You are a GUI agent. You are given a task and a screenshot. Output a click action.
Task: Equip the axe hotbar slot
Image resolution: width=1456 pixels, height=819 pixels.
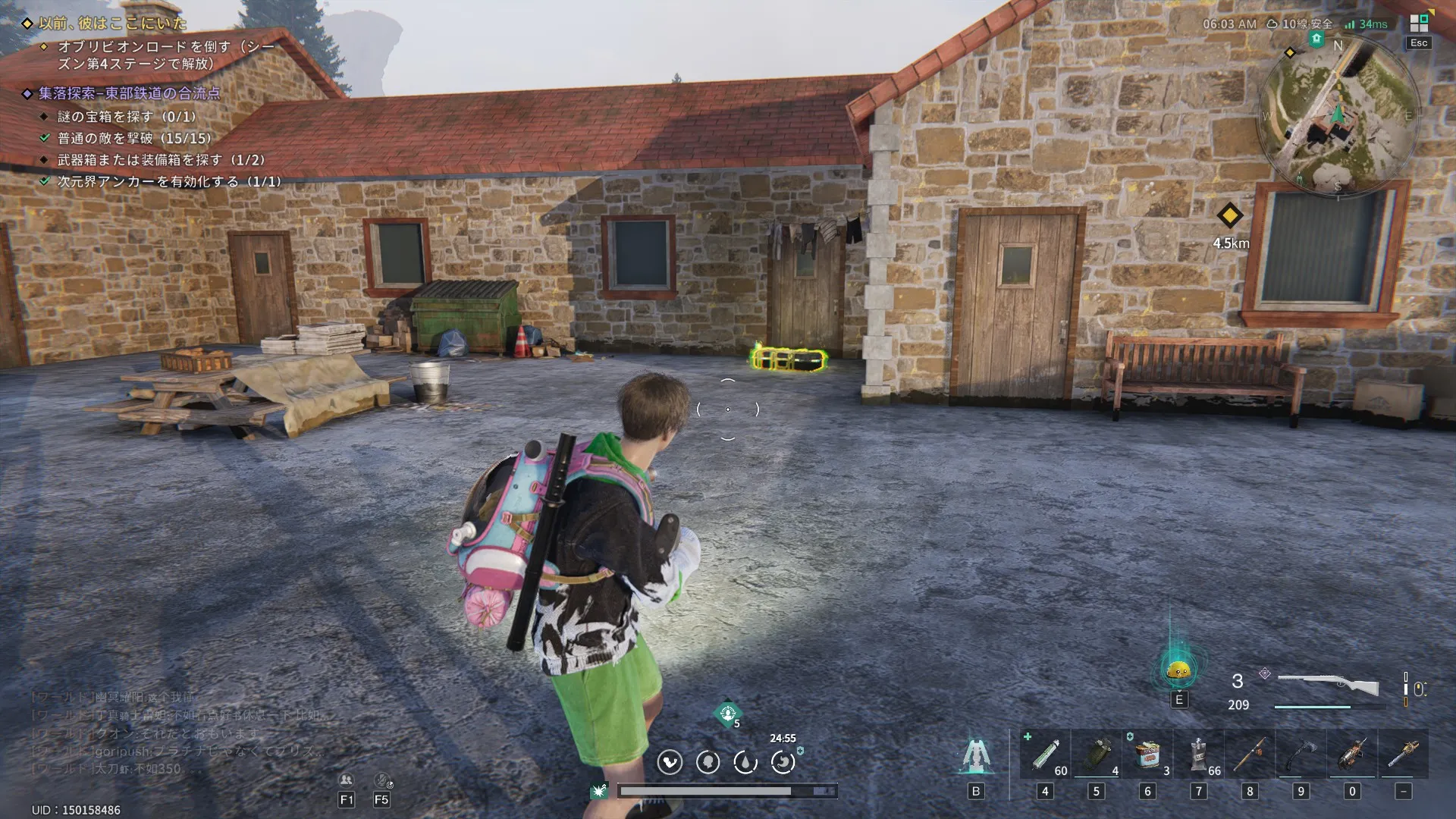(1301, 755)
